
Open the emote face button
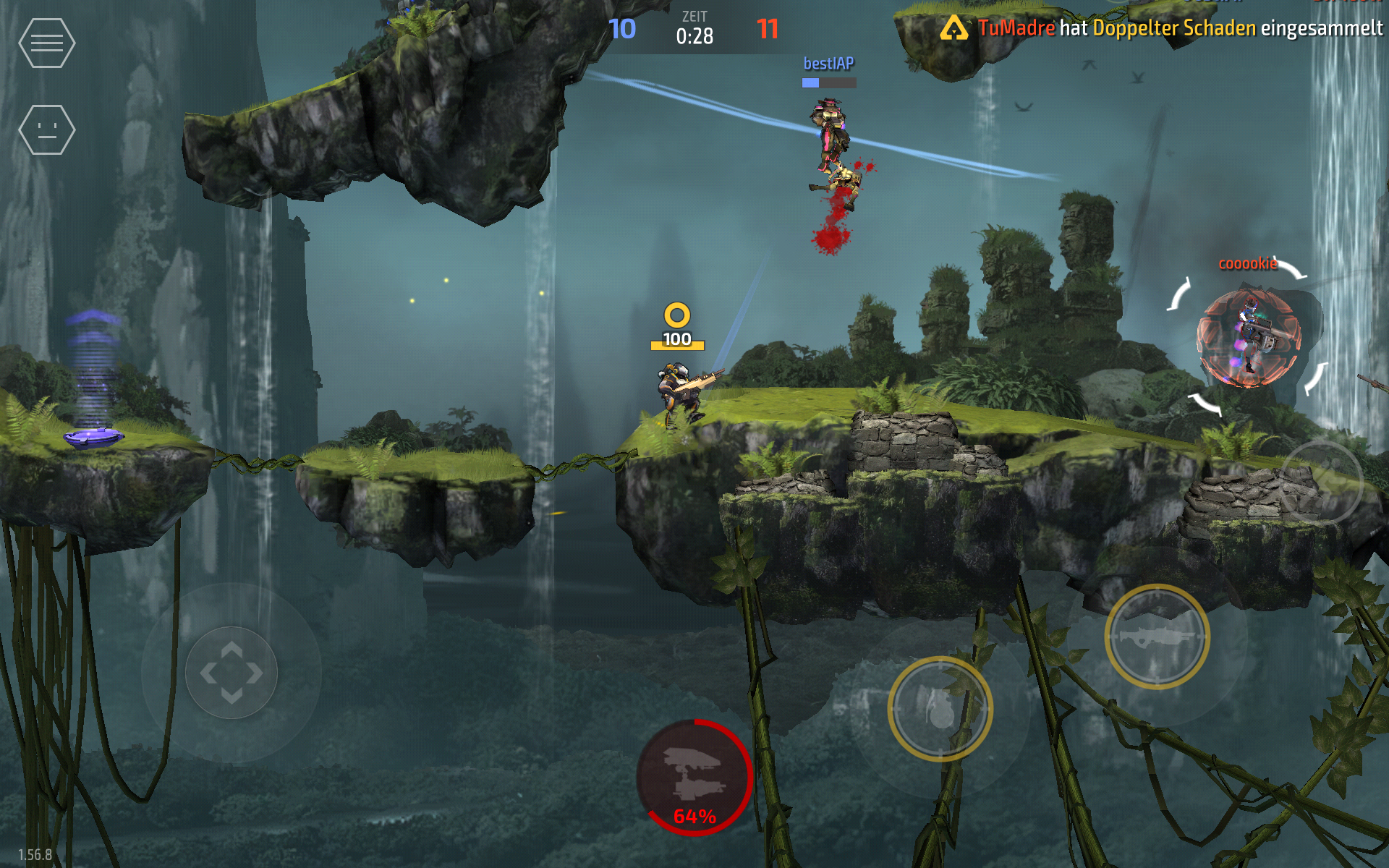pos(46,130)
